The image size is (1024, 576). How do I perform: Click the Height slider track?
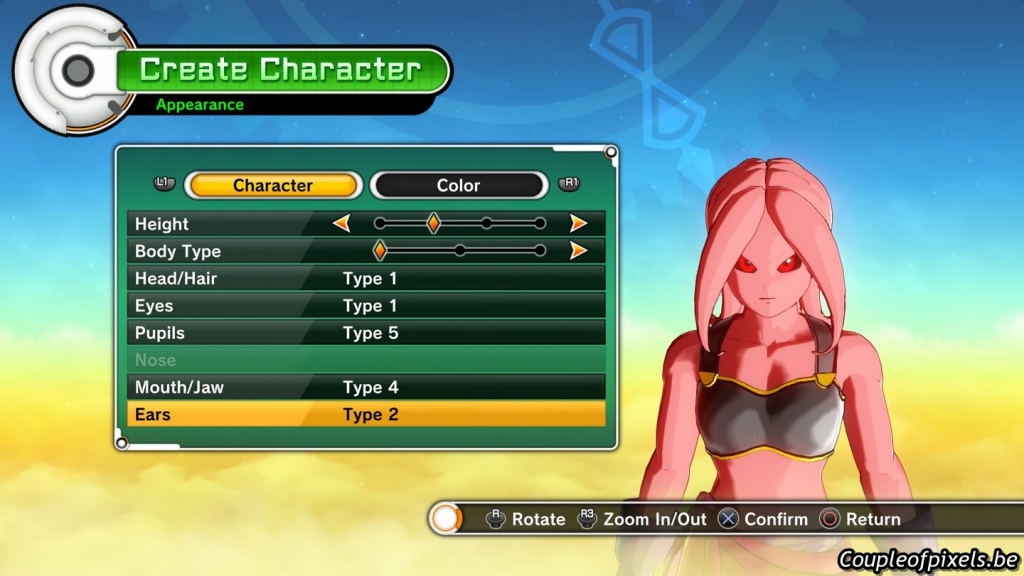point(460,224)
